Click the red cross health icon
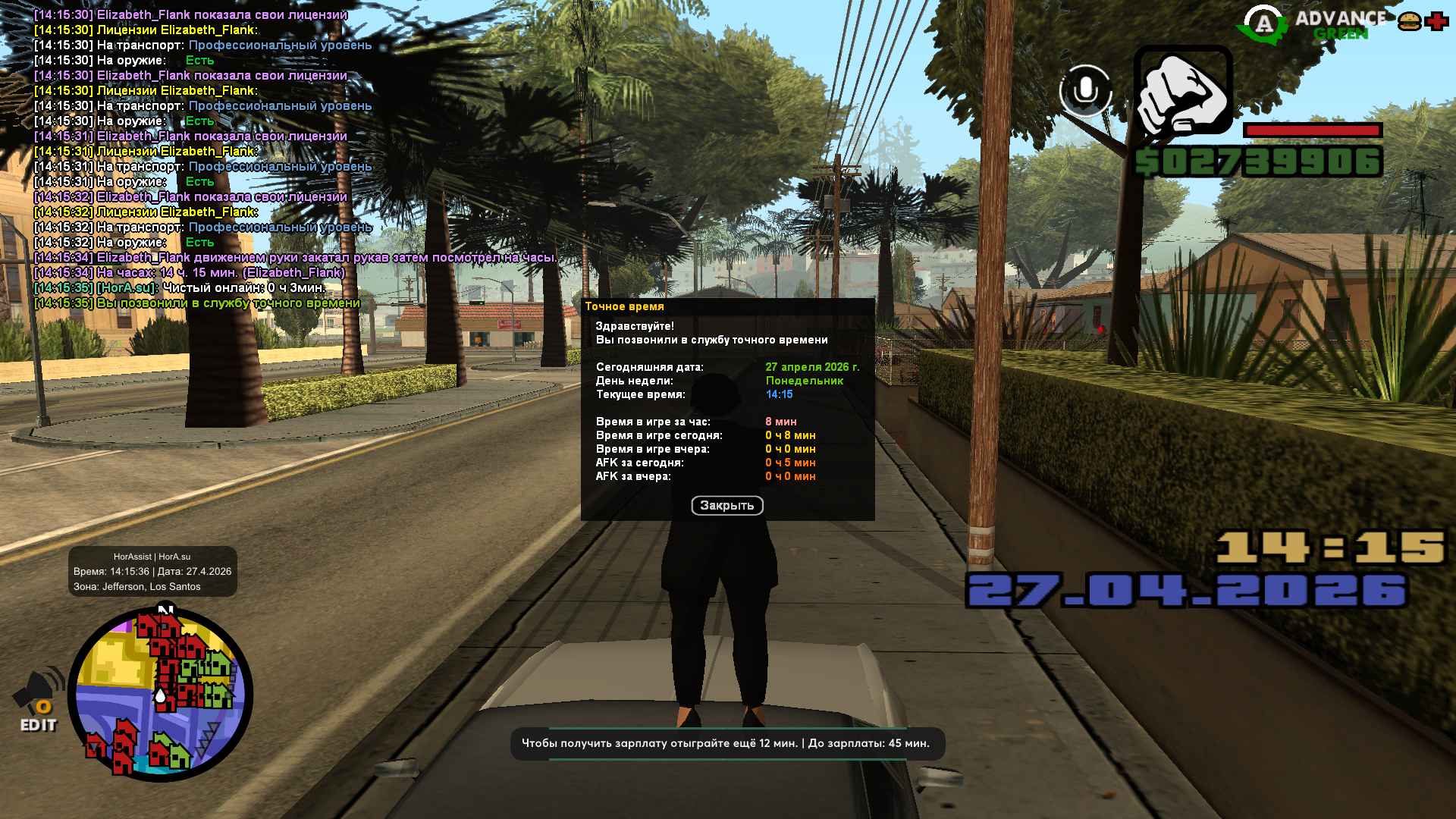The width and height of the screenshot is (1456, 819). [1436, 22]
